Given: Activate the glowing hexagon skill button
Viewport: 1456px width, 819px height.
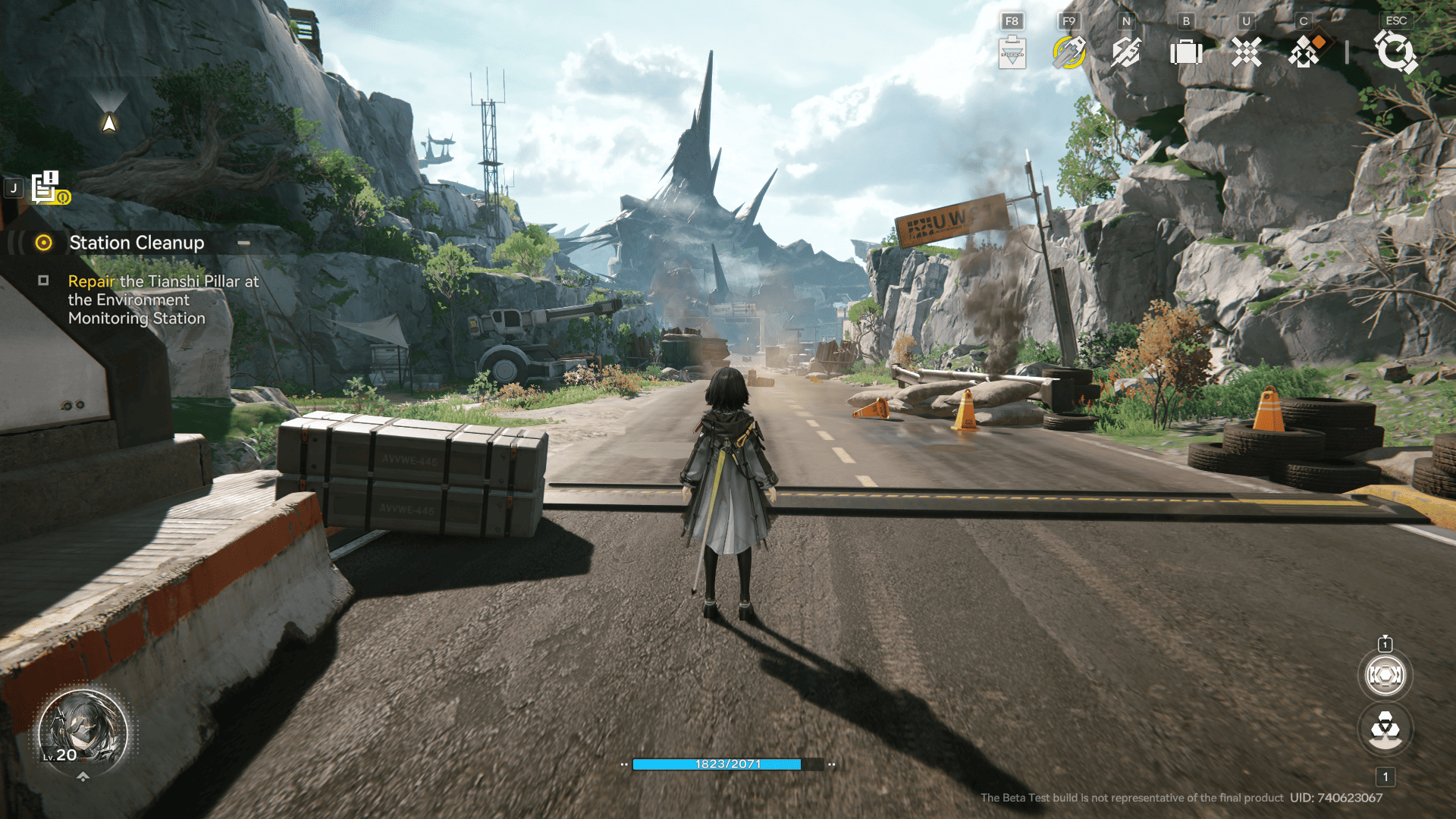Looking at the screenshot, I should coord(1385,675).
